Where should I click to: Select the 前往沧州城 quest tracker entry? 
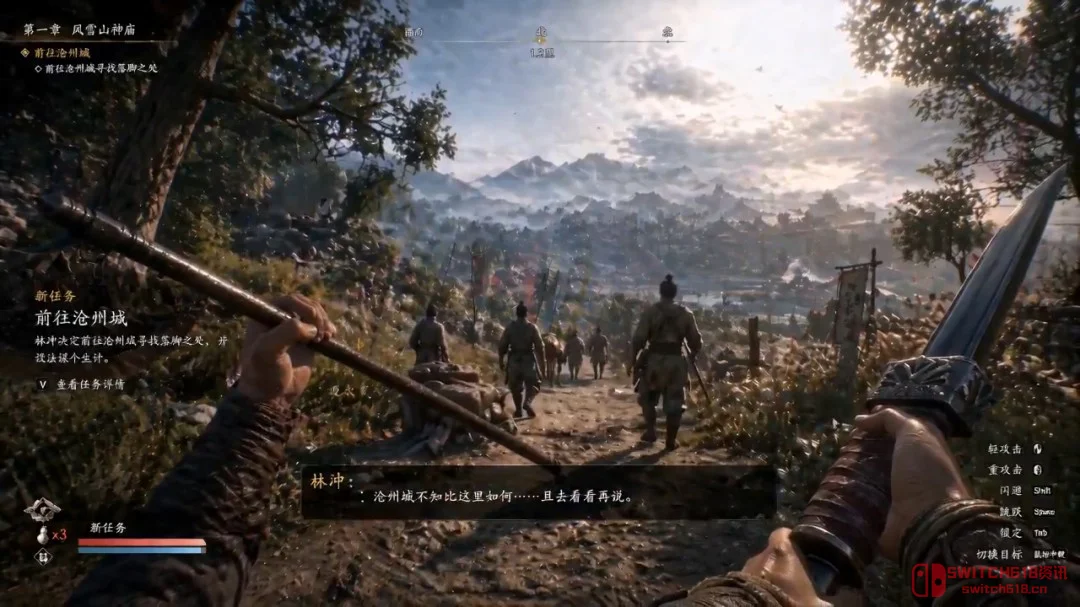click(62, 52)
